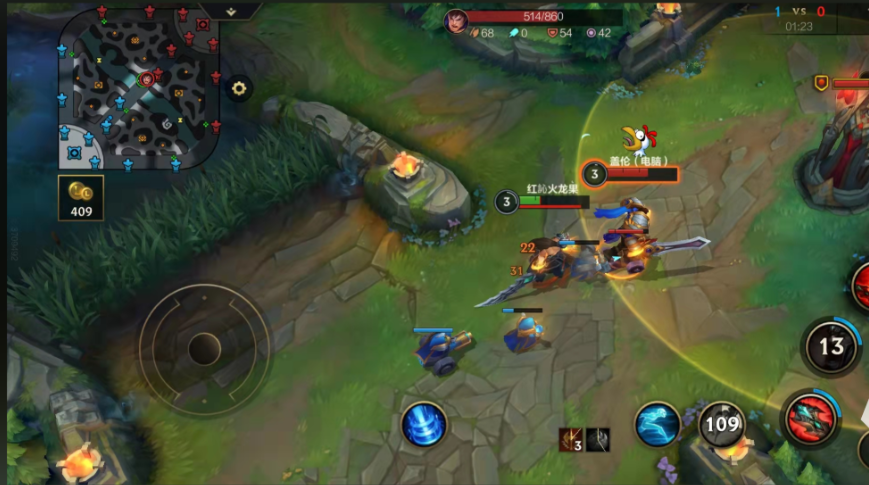Open the shop via the gold coins button
This screenshot has height=485, width=869.
pos(81,197)
